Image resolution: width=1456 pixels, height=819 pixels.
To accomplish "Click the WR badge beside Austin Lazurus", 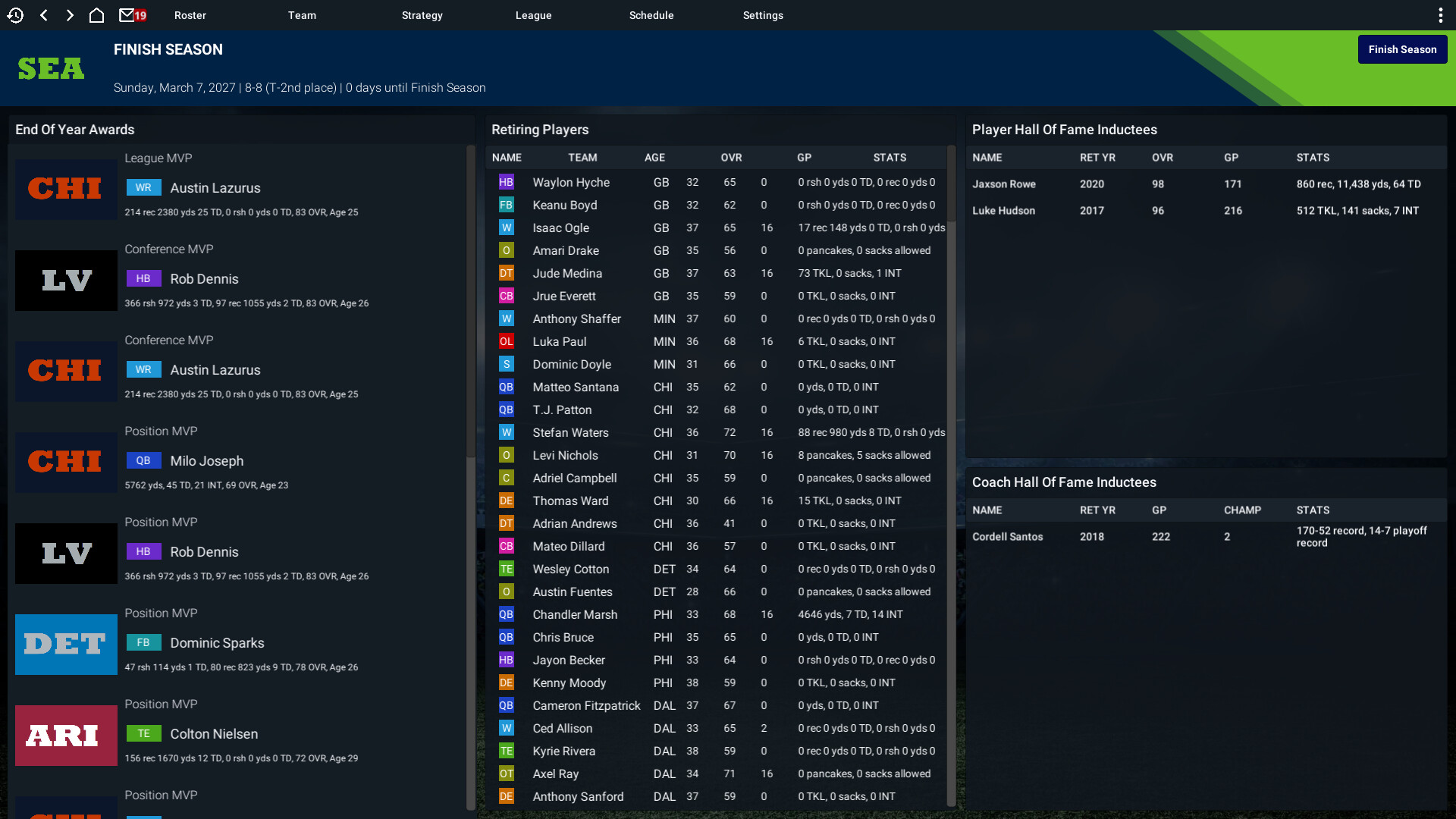I will tap(144, 187).
